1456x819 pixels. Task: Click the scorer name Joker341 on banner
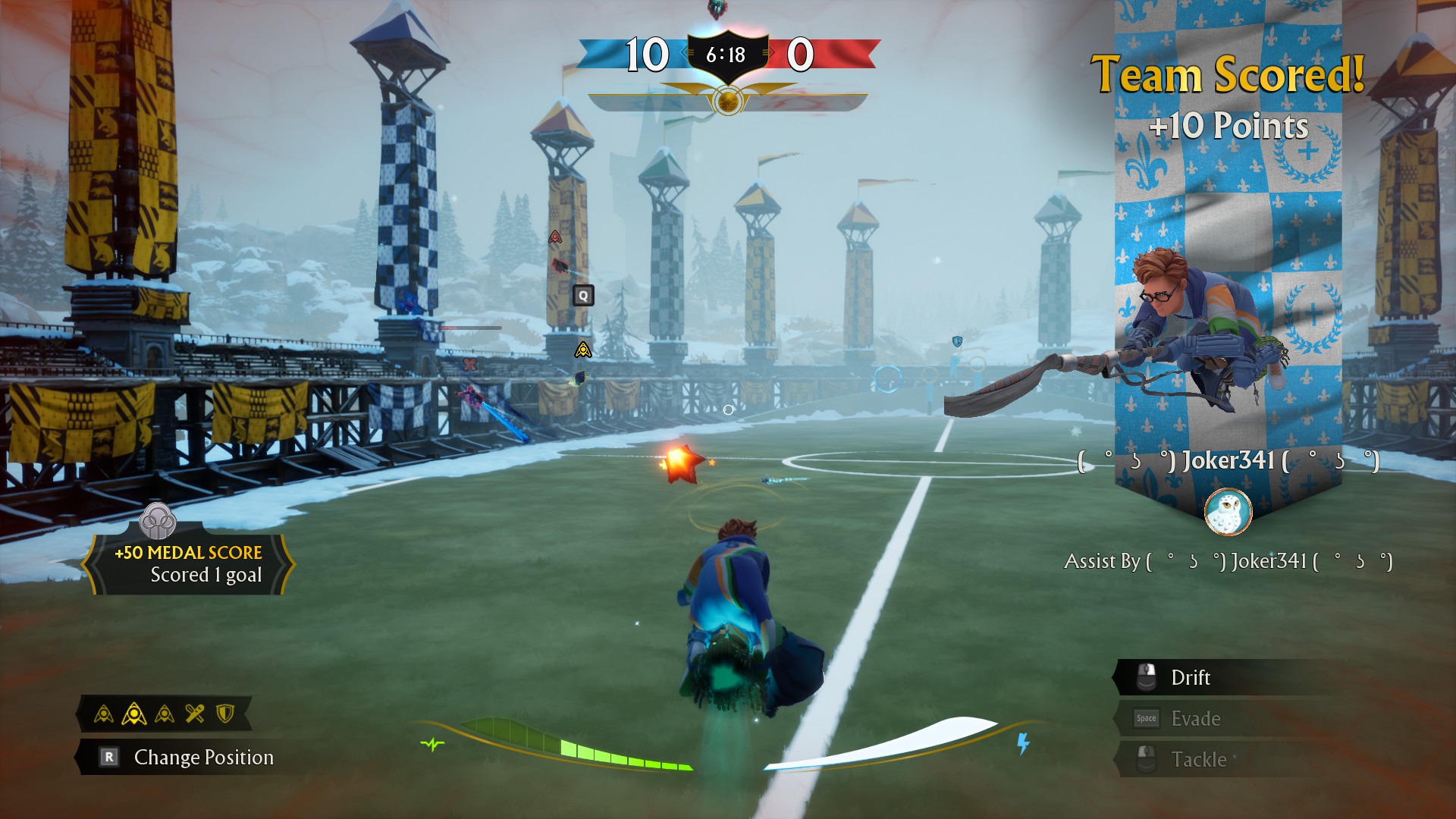(1228, 460)
